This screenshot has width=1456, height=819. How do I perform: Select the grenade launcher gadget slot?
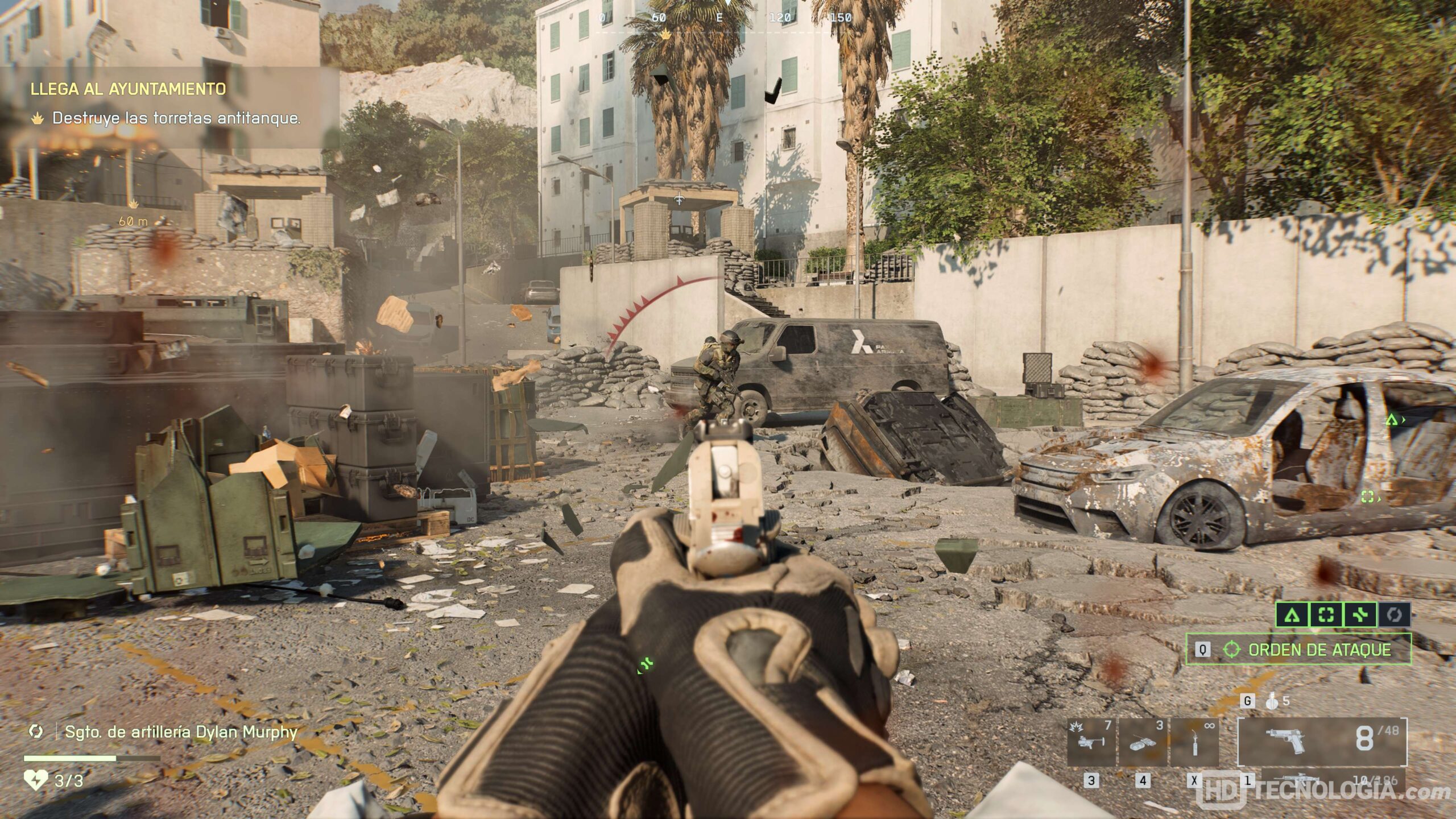click(1091, 742)
